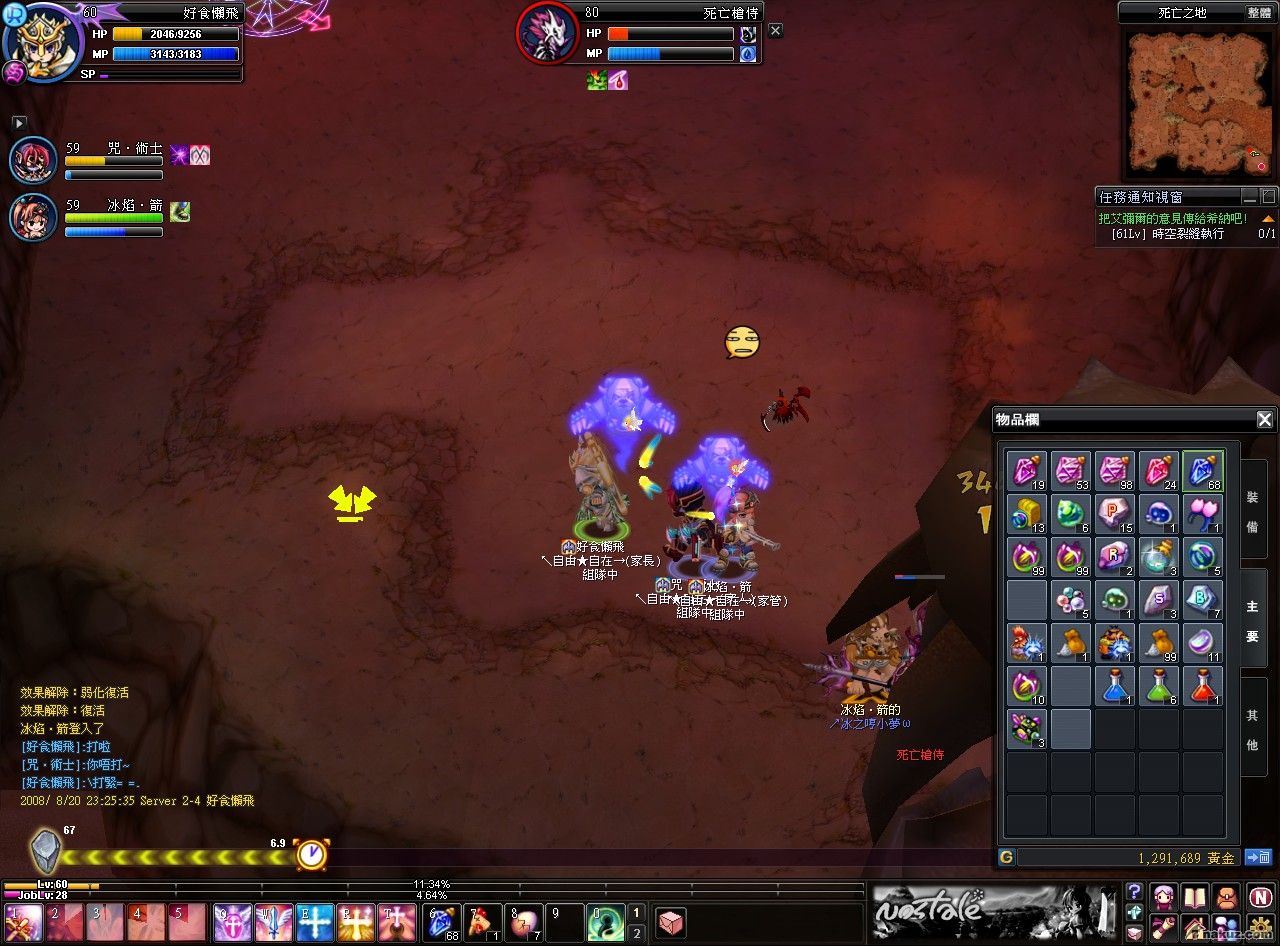Minimize the 任務通知視窗 quest window
1280x946 pixels.
click(x=1250, y=197)
